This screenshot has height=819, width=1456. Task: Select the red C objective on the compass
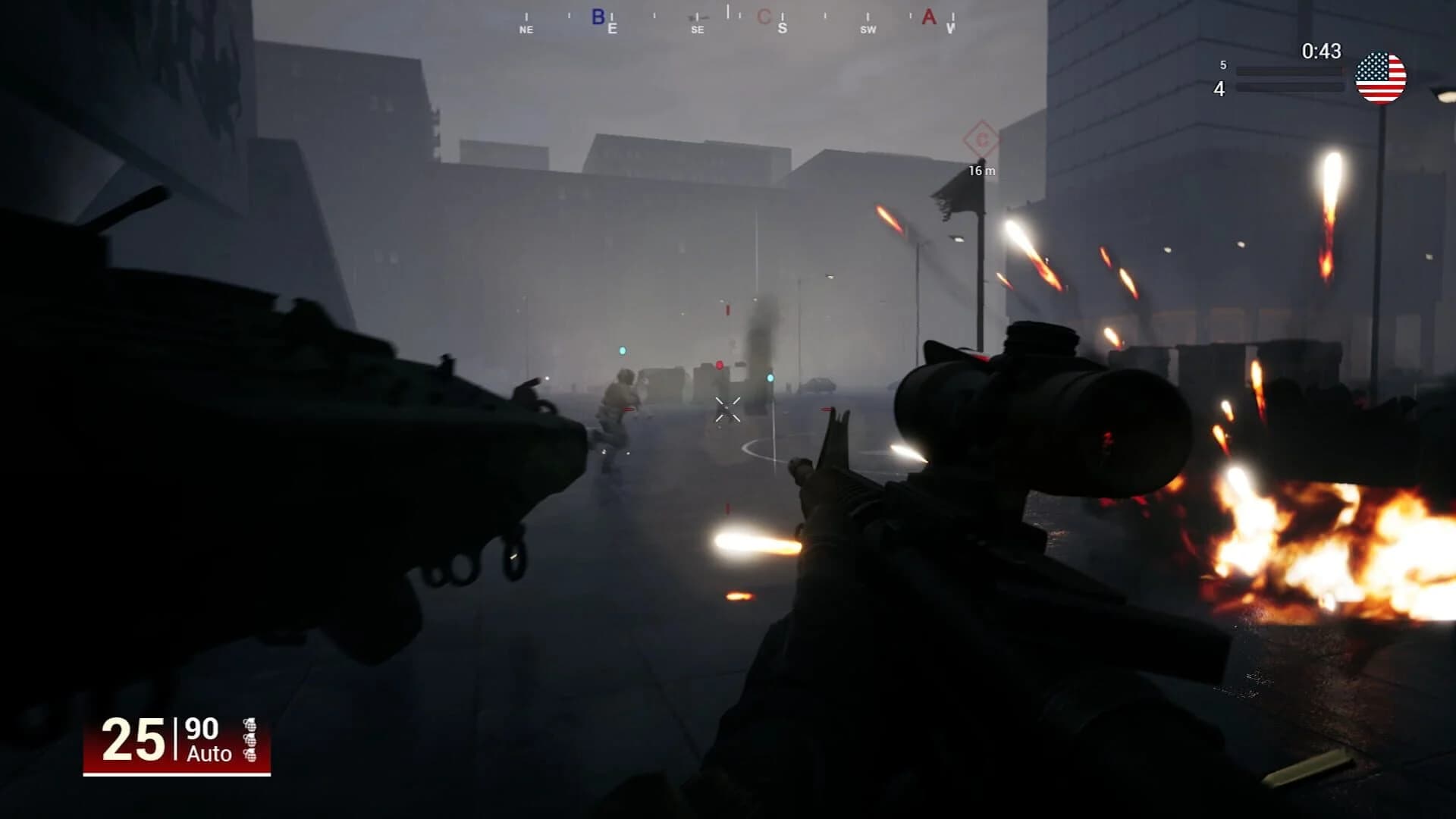(x=764, y=17)
